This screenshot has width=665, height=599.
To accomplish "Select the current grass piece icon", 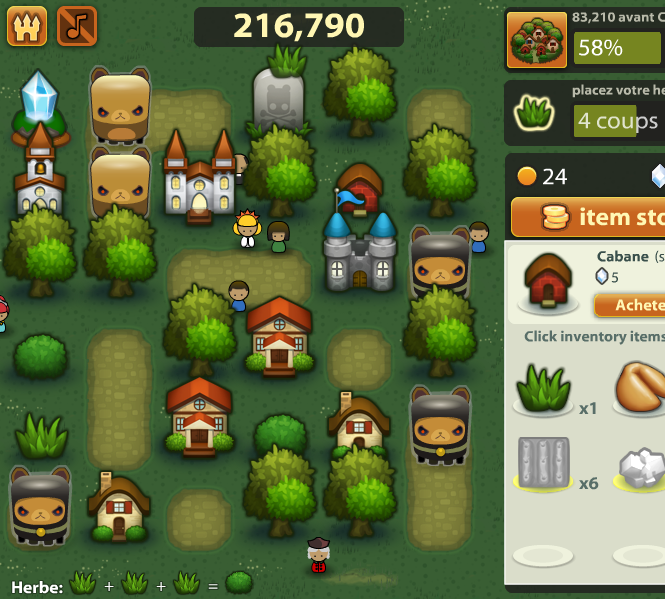I will [x=536, y=113].
